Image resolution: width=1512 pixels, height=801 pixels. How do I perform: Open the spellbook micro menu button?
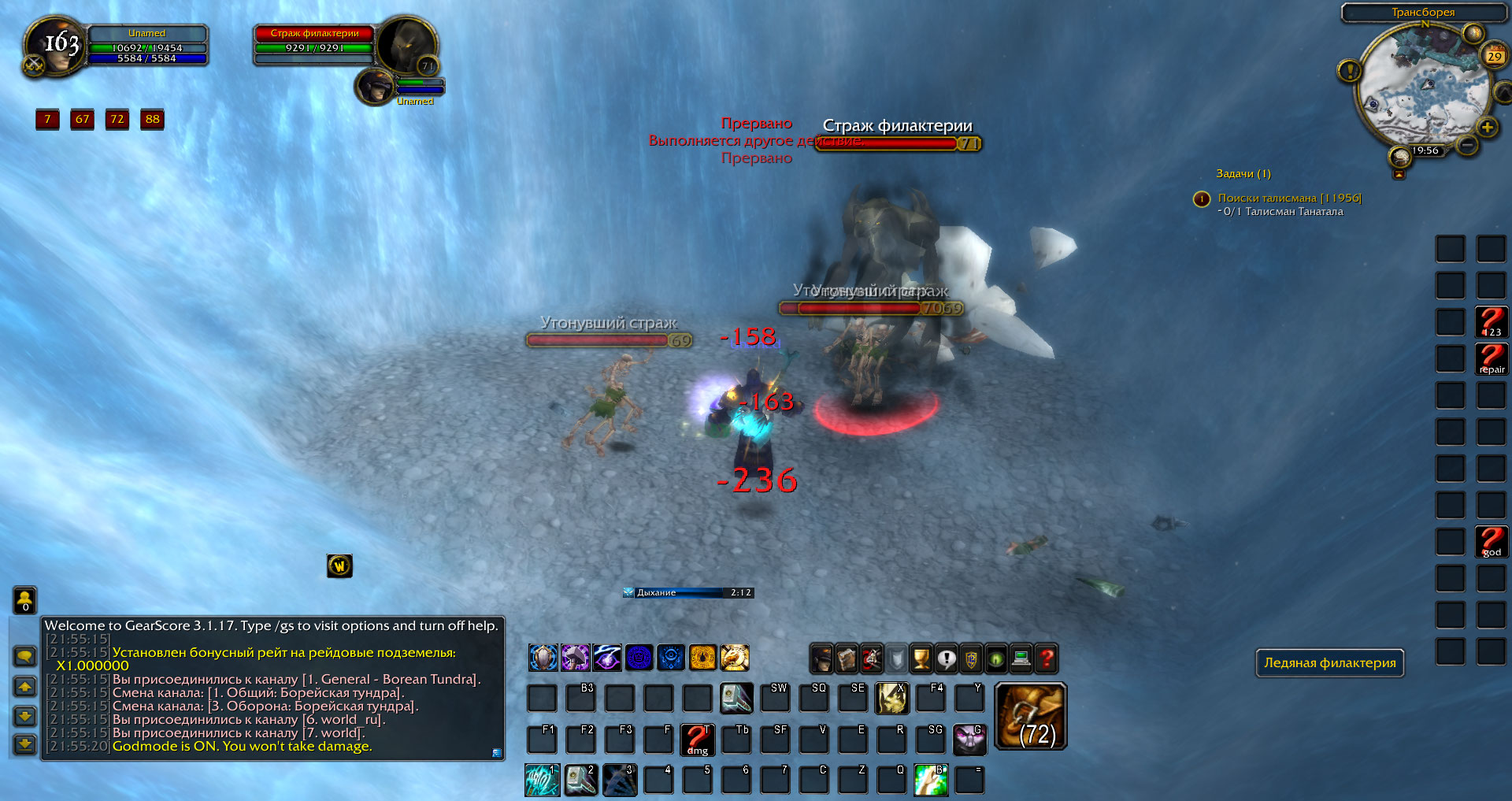click(846, 658)
